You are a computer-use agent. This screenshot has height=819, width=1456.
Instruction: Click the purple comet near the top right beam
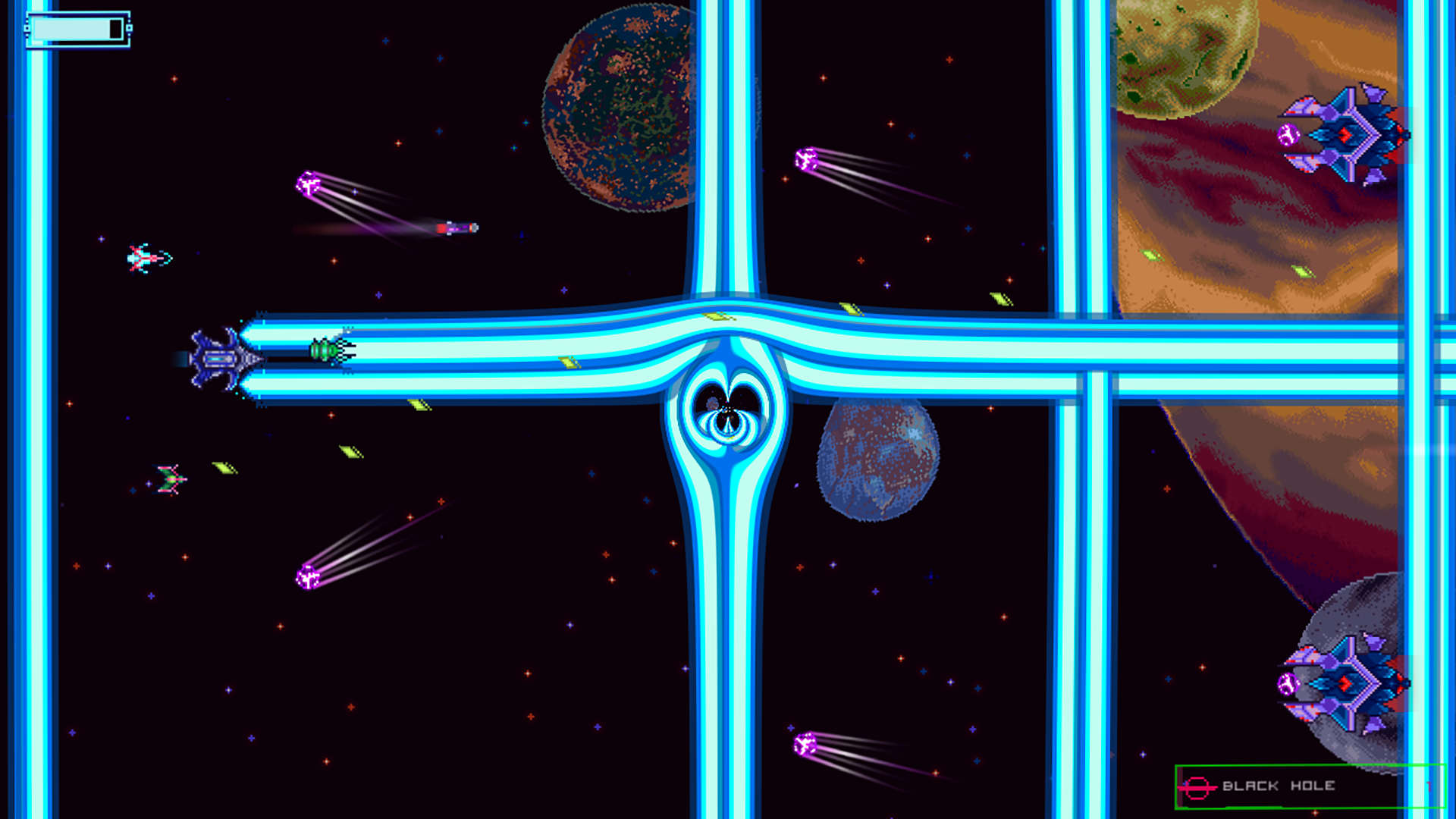point(807,160)
